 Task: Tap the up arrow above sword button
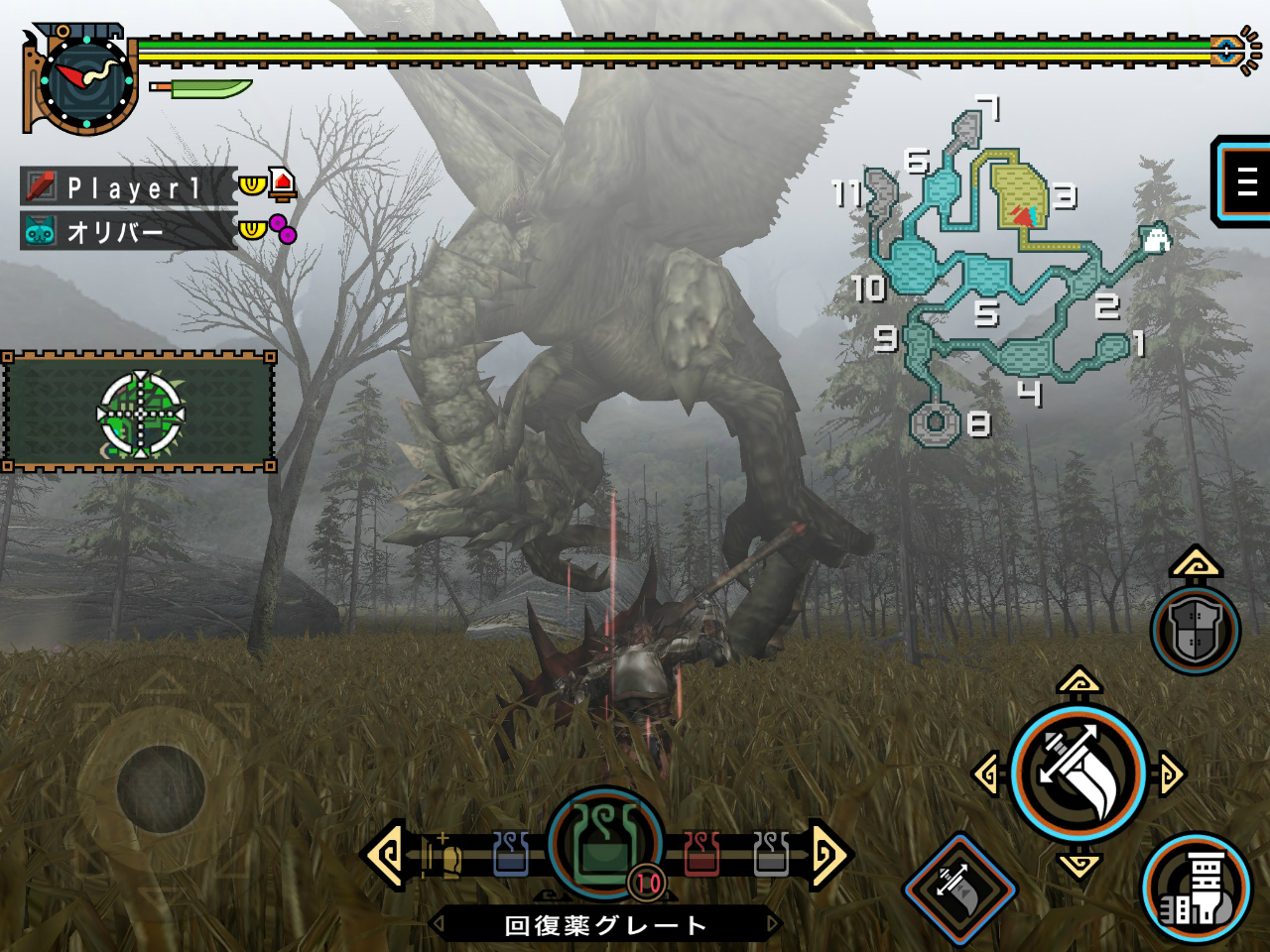coord(1079,681)
